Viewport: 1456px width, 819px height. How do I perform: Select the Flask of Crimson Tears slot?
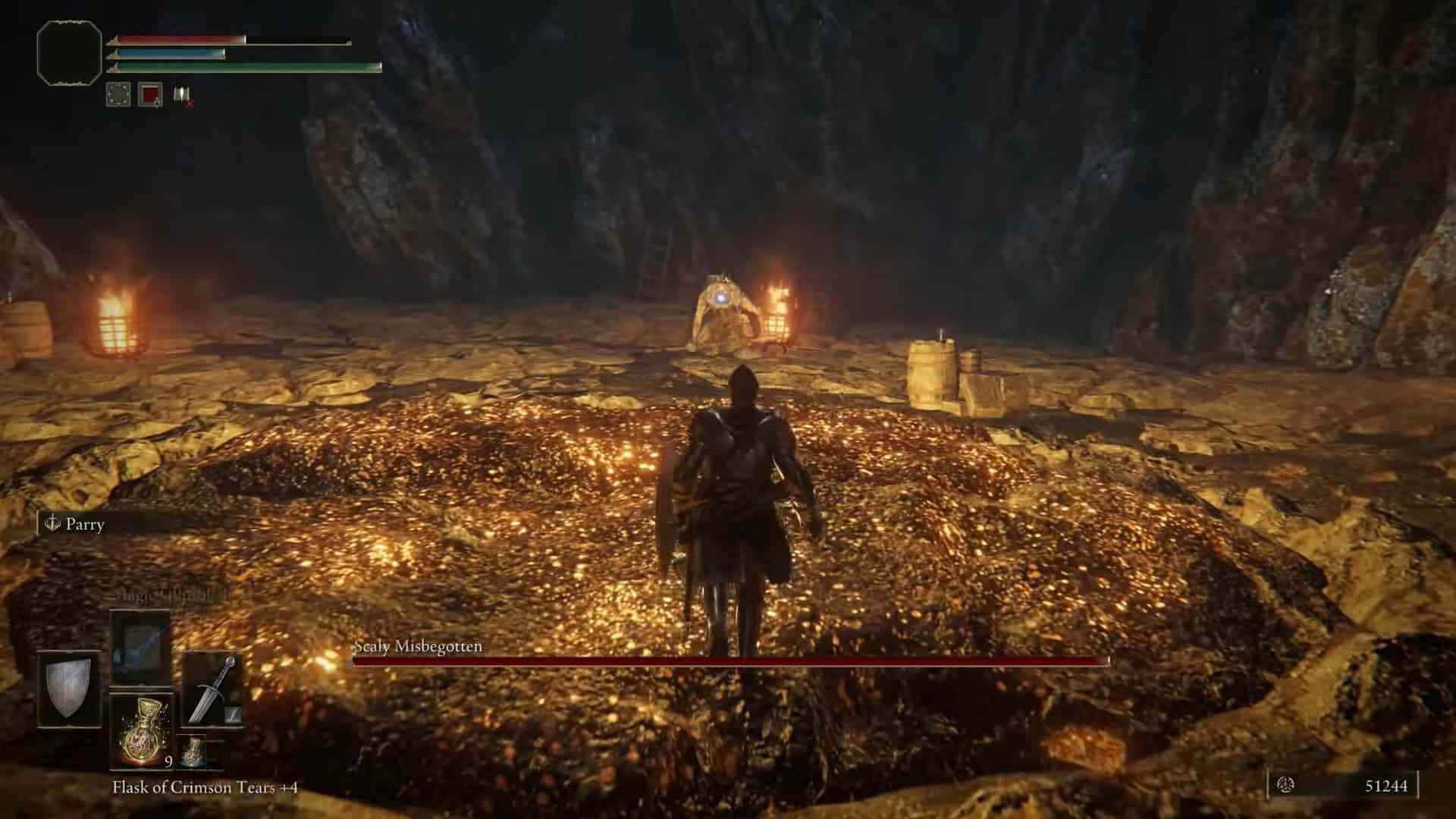(x=141, y=732)
